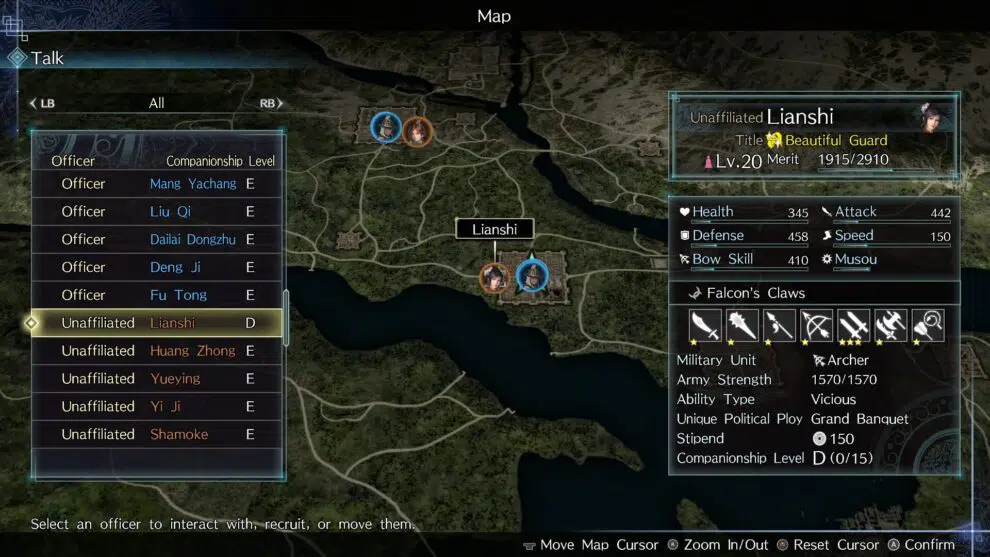The image size is (990, 557).
Task: Select Dailai Dongzhu's row
Action: [157, 240]
